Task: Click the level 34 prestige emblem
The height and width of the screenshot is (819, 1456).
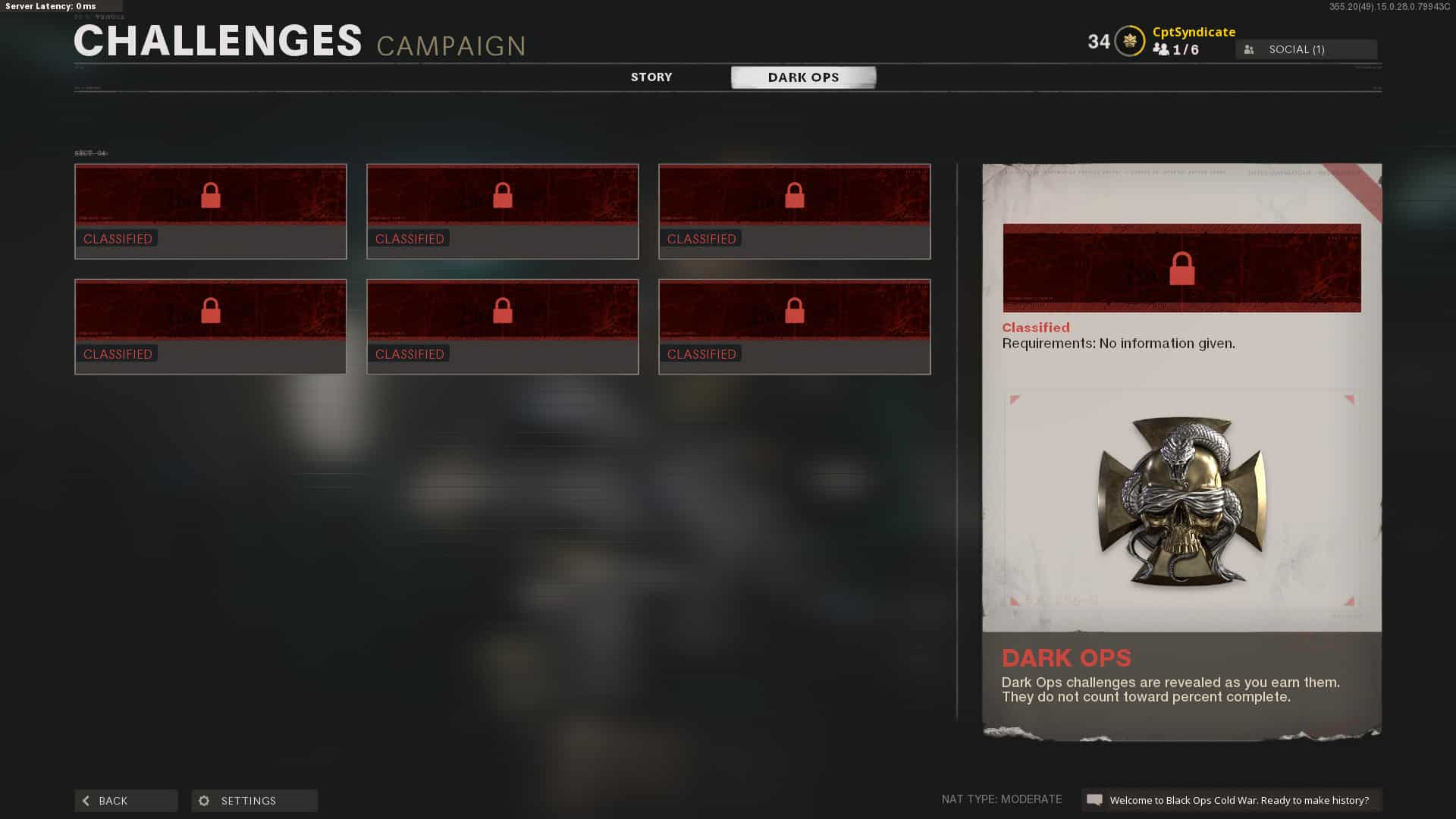Action: coord(1129,42)
